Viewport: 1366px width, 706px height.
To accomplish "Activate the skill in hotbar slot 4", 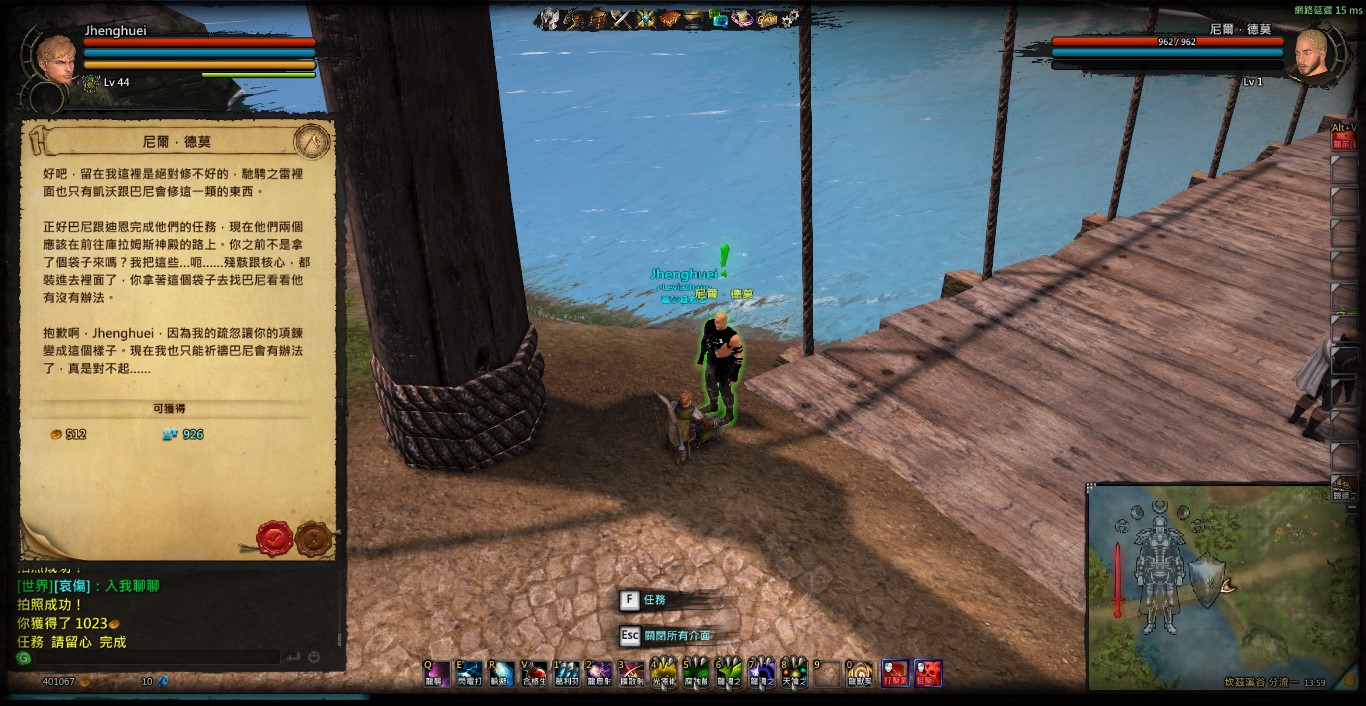I will coord(664,674).
